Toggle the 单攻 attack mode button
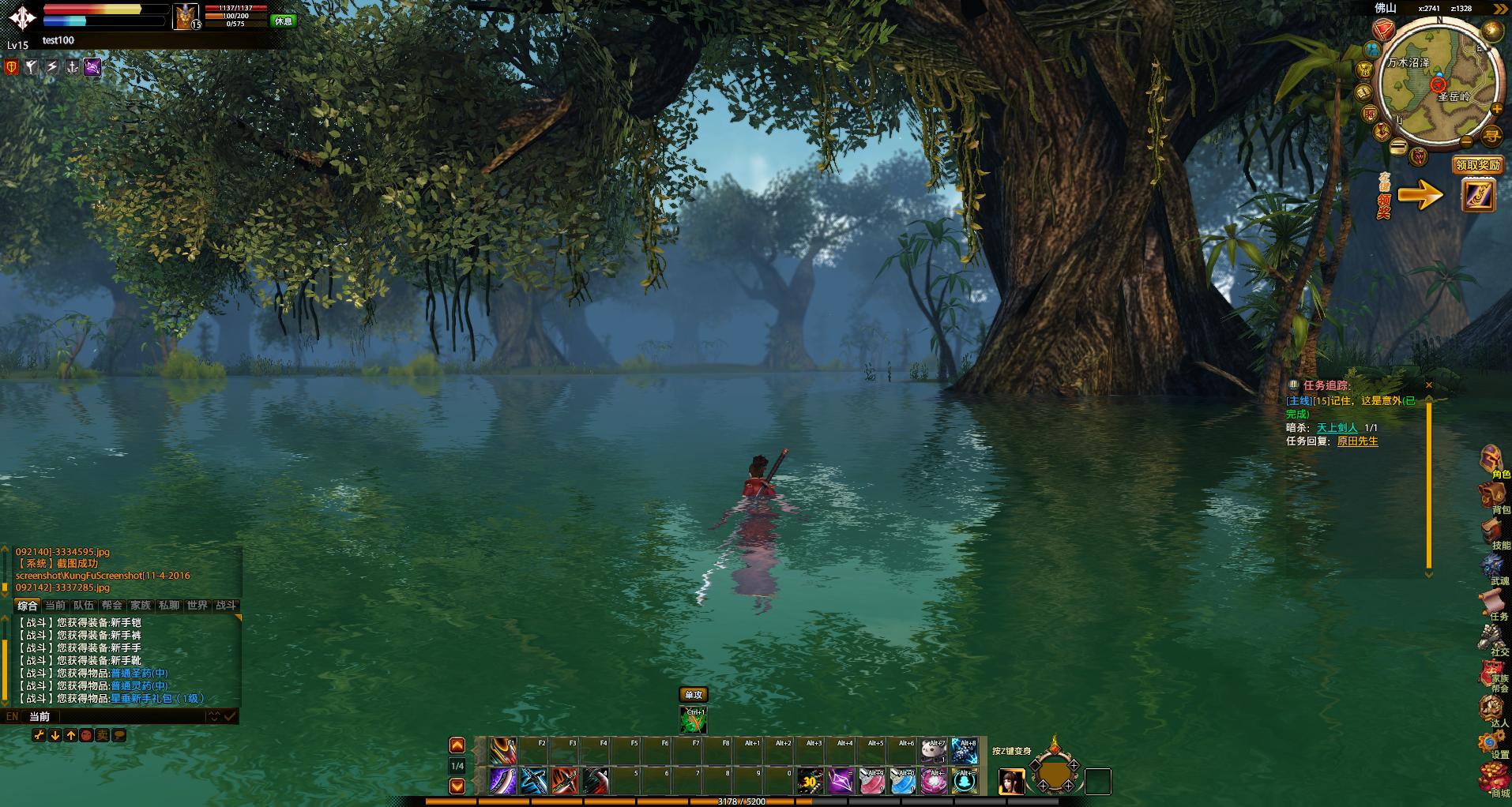The width and height of the screenshot is (1512, 807). 693,695
